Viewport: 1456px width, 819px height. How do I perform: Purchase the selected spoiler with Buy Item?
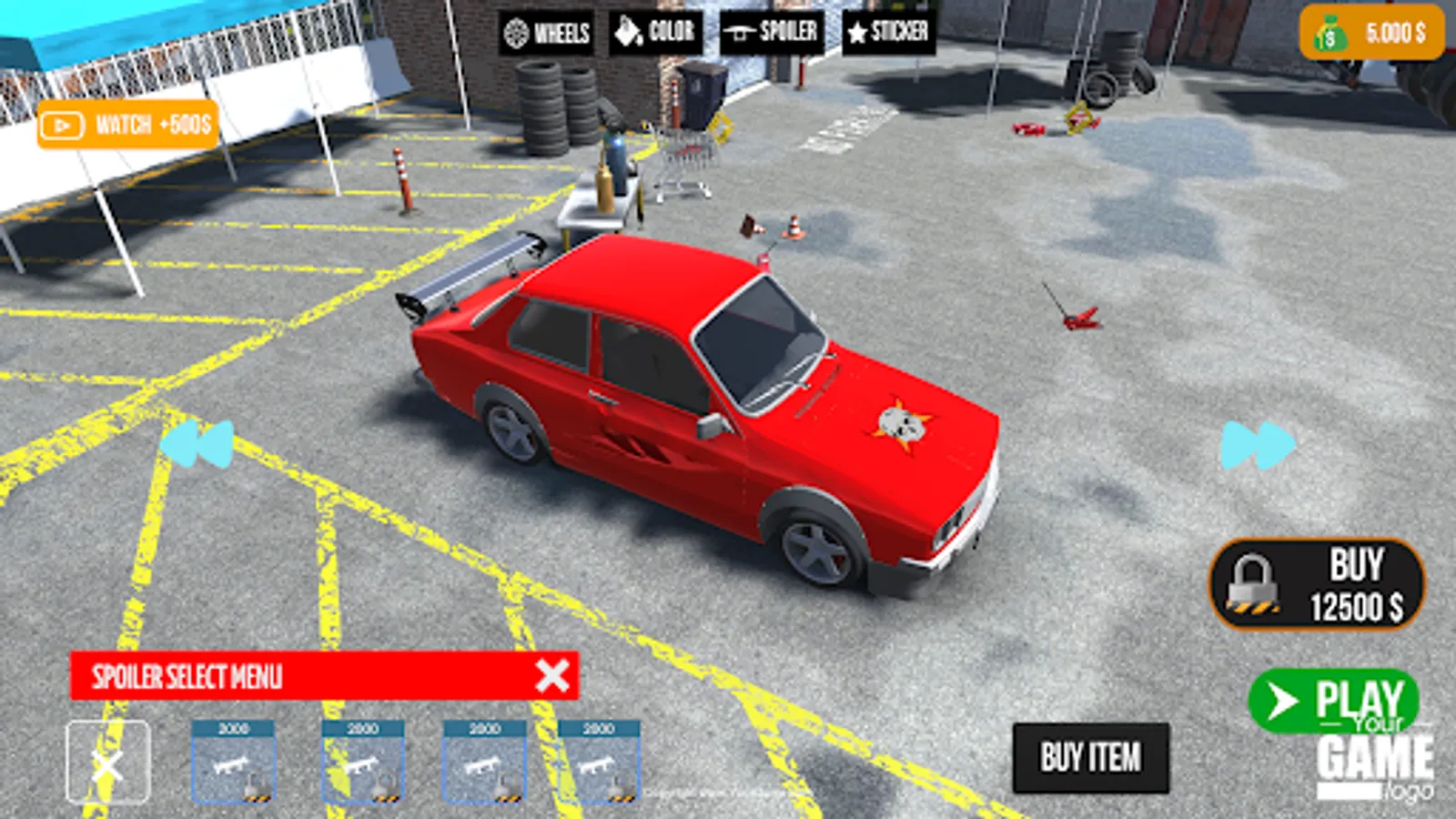[x=1090, y=757]
